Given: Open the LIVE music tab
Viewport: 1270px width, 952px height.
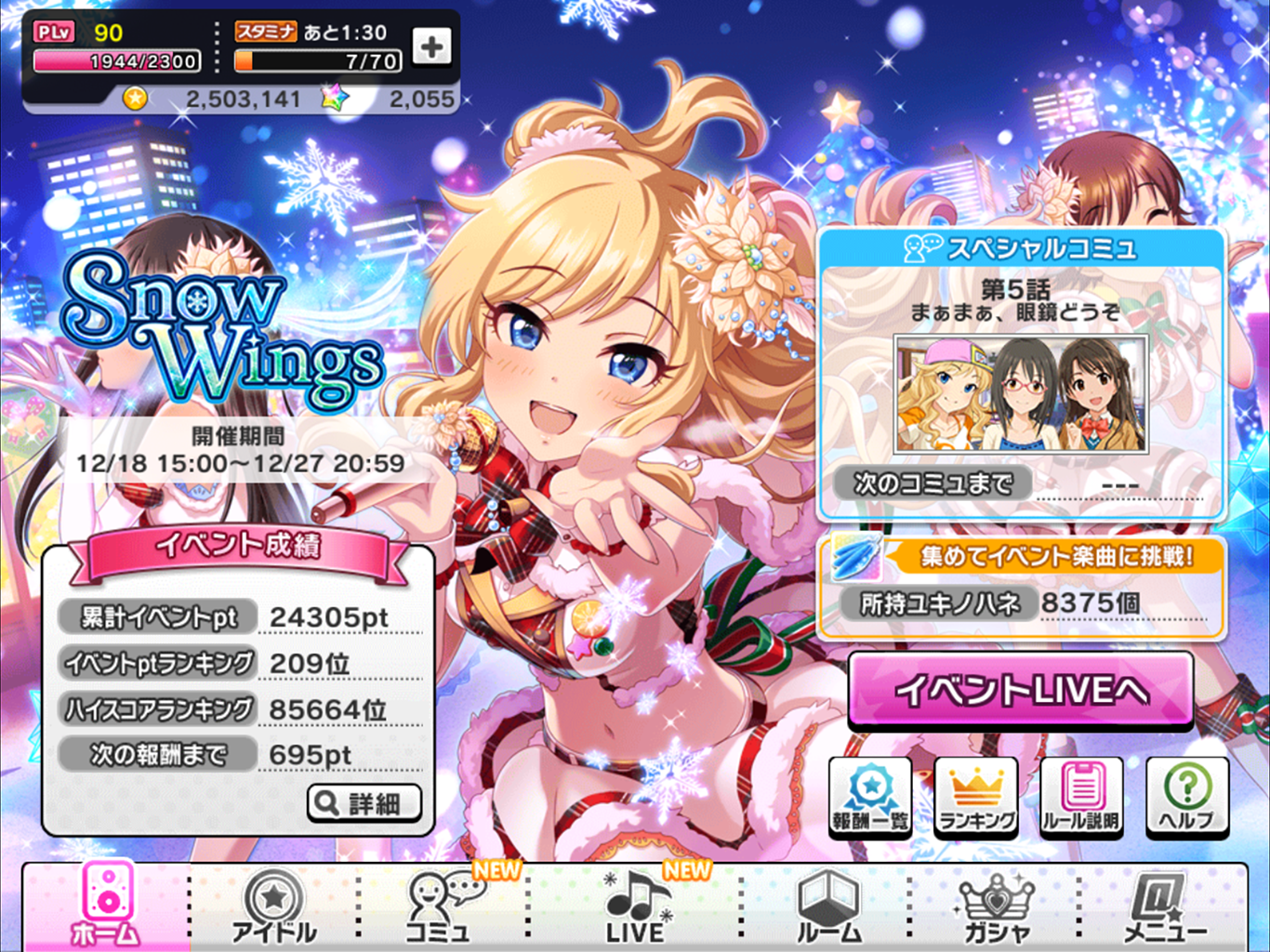Looking at the screenshot, I should 636,906.
